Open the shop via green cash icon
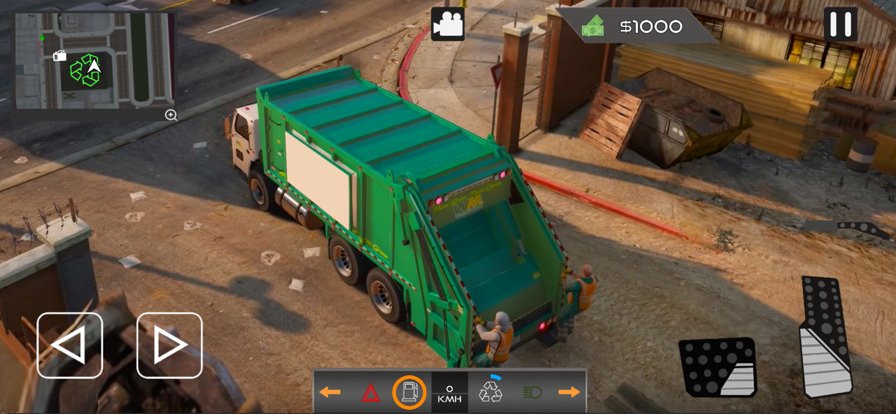 point(594,26)
